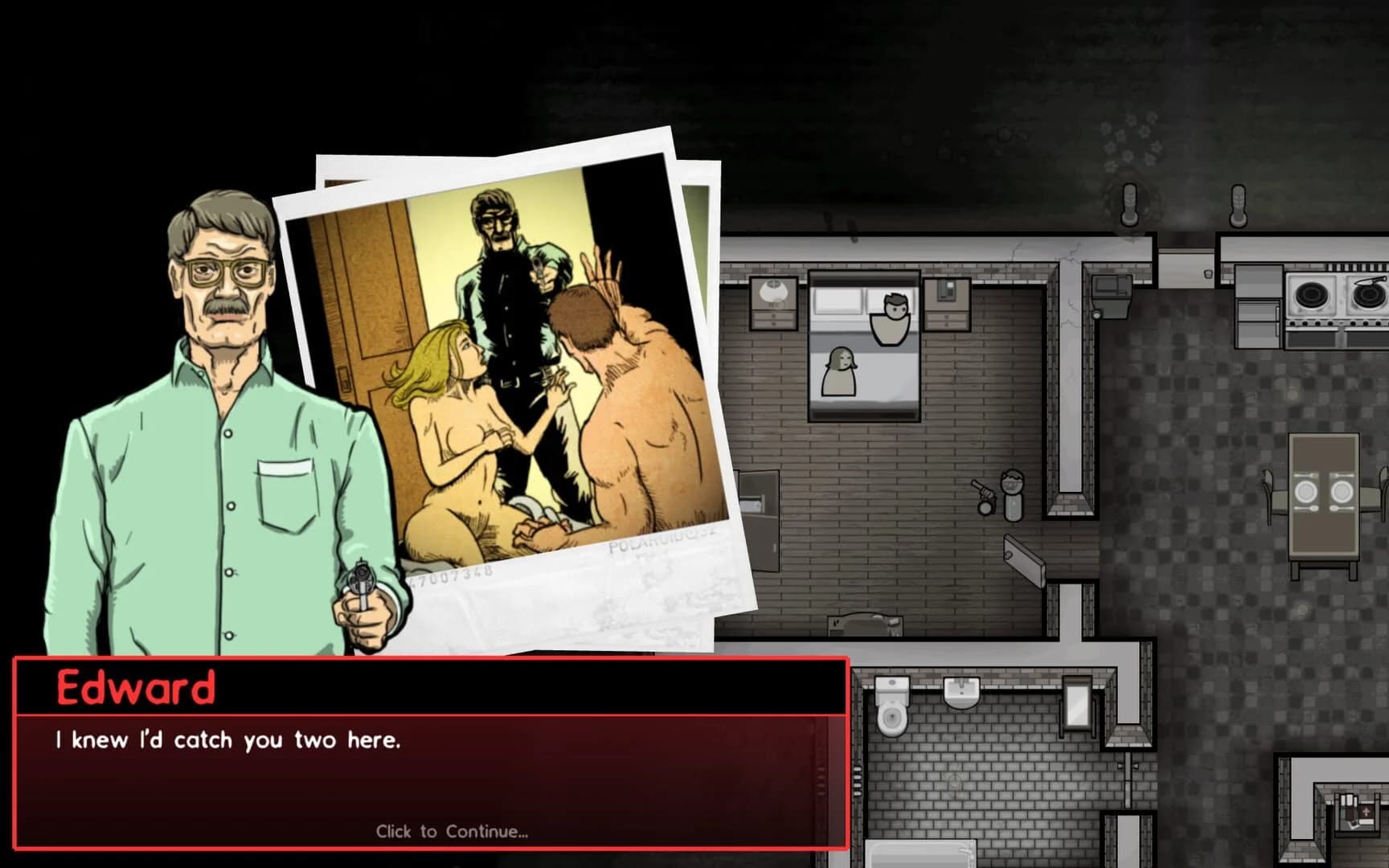Click the stove burner with the knife
This screenshot has width=1389, height=868.
point(1369,294)
